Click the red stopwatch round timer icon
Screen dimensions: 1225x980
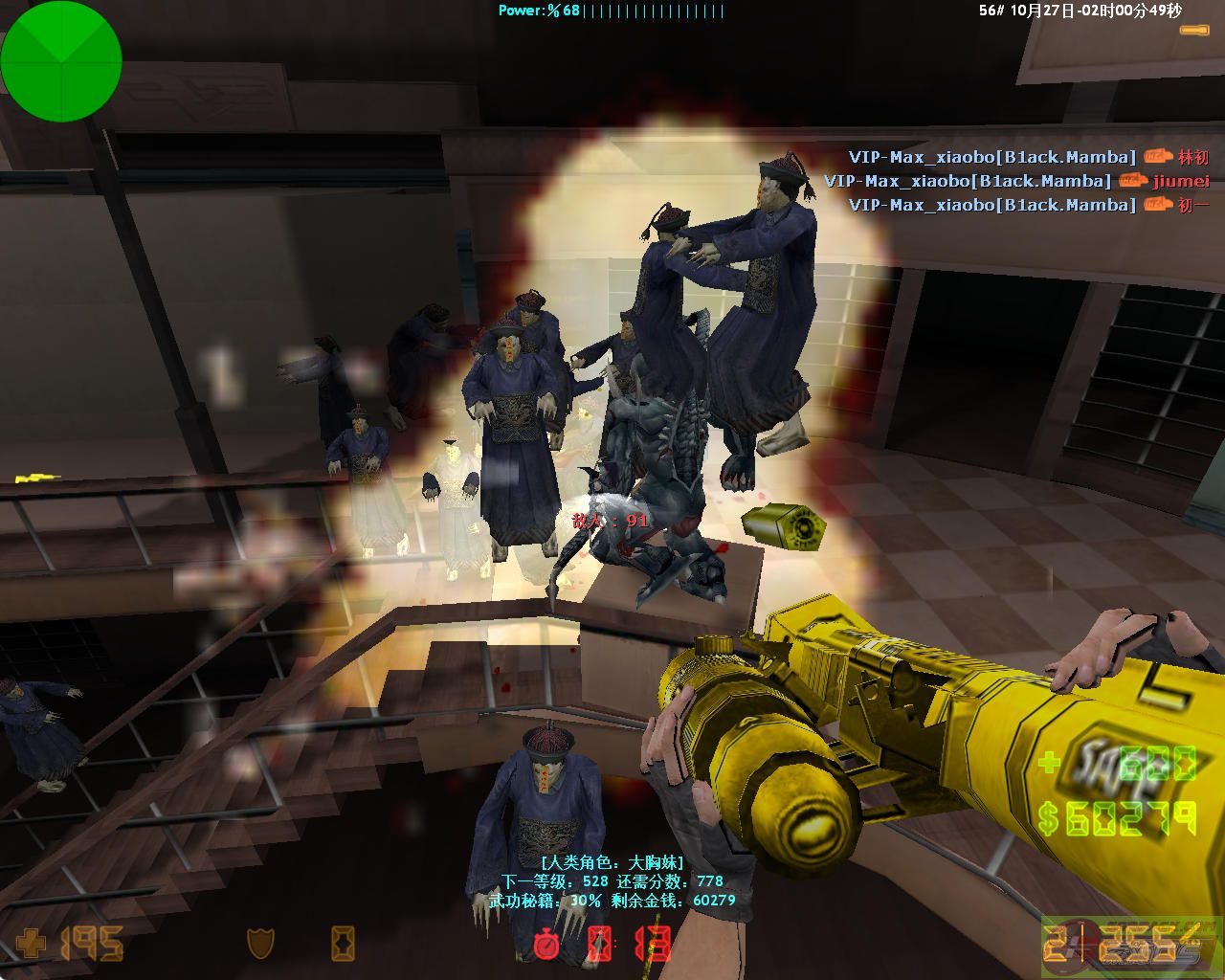(x=546, y=944)
